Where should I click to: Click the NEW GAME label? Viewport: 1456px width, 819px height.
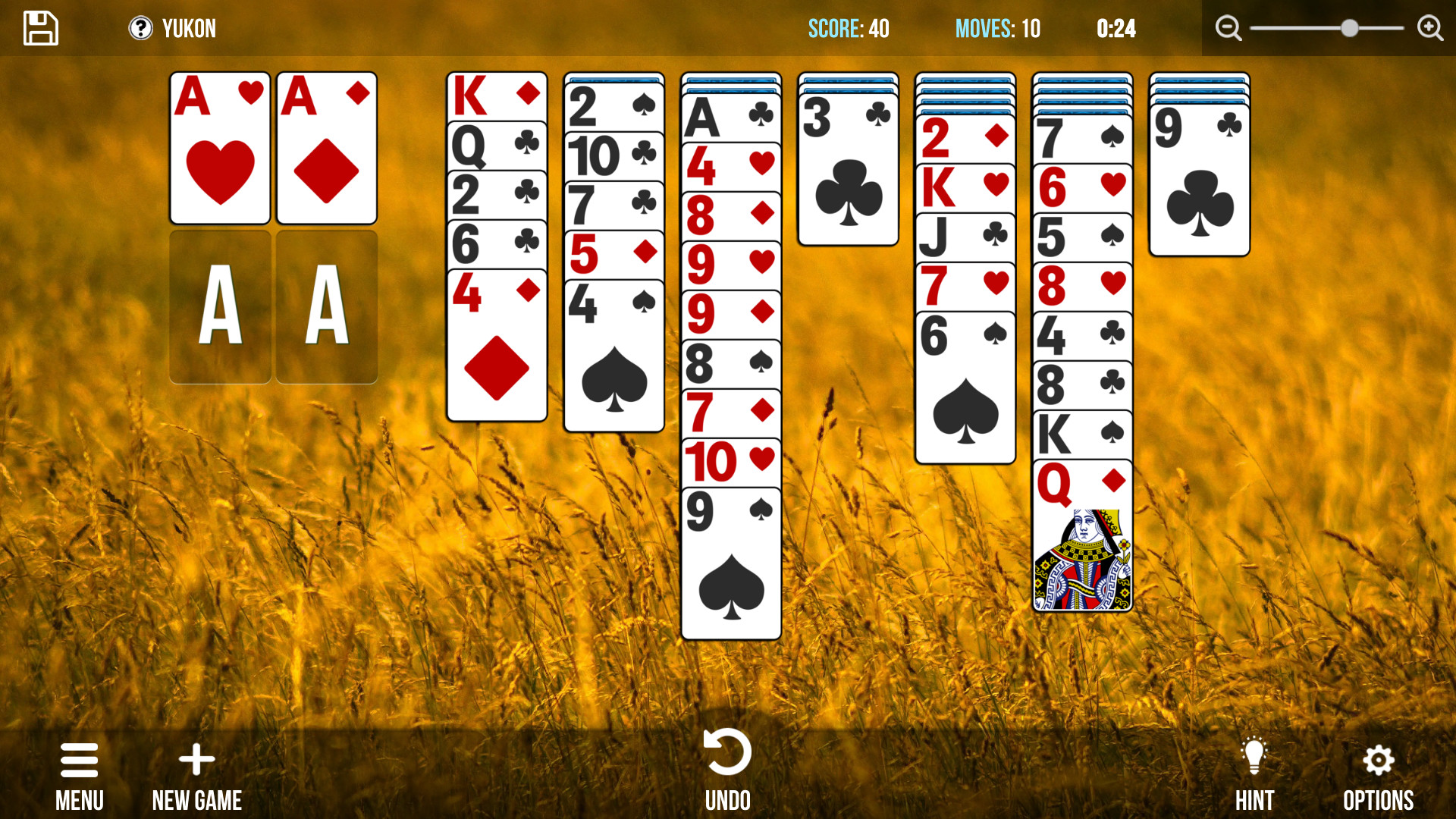(196, 801)
